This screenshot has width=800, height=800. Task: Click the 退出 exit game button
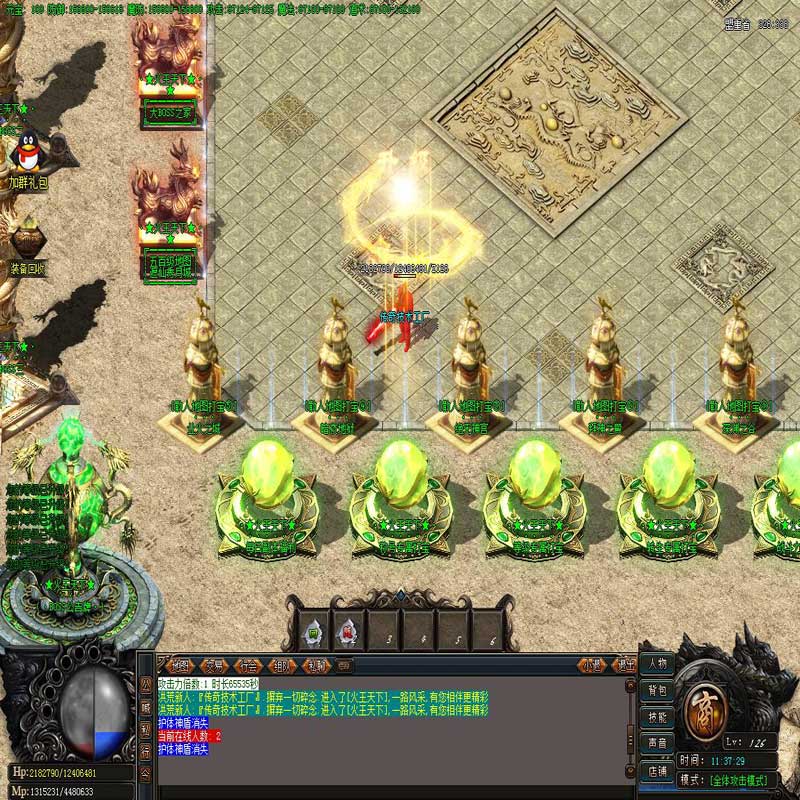click(x=625, y=665)
